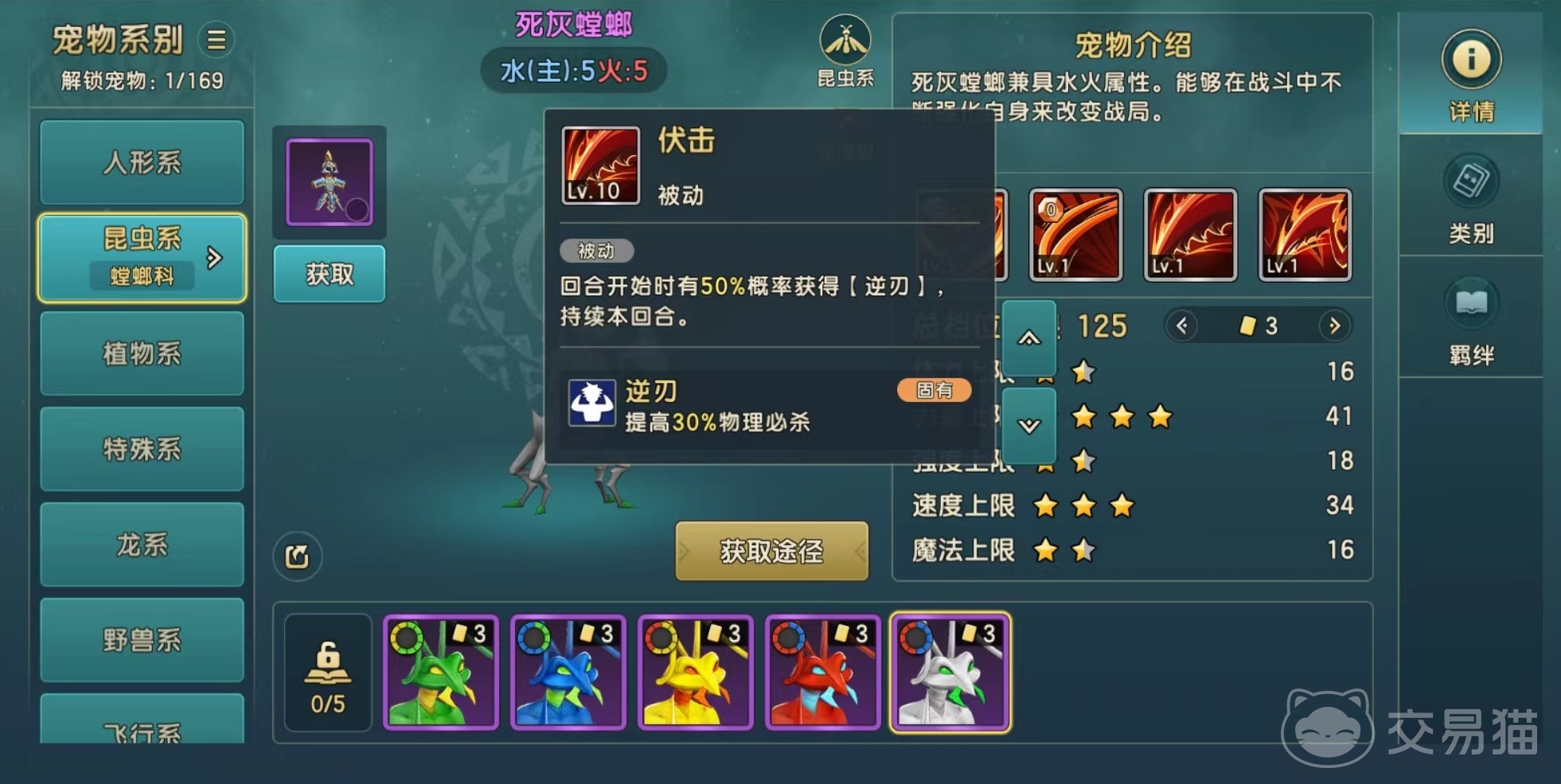Pick the red mantis thumbnail
1561x784 pixels.
point(823,673)
